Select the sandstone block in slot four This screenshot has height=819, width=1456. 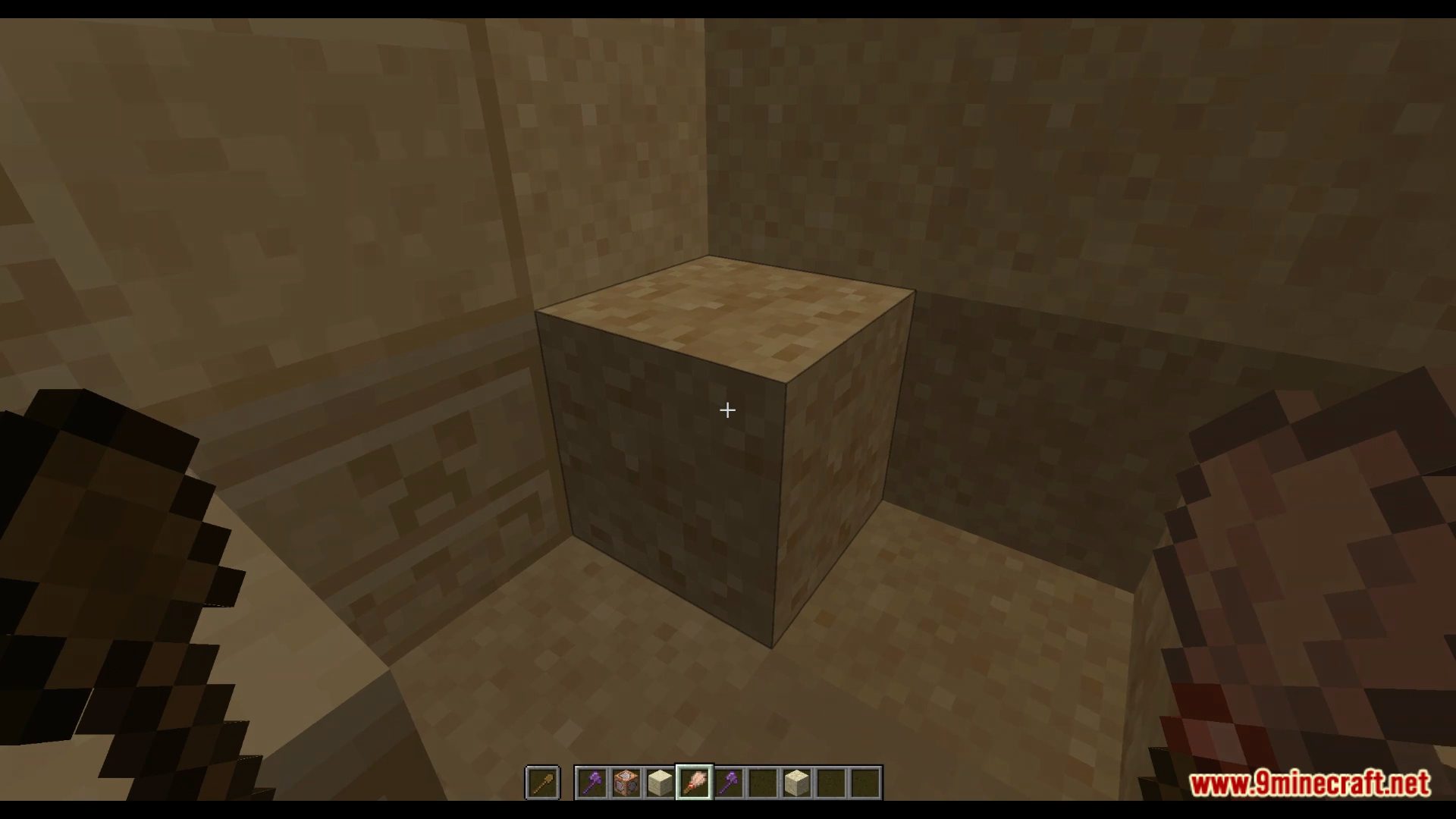click(x=660, y=783)
